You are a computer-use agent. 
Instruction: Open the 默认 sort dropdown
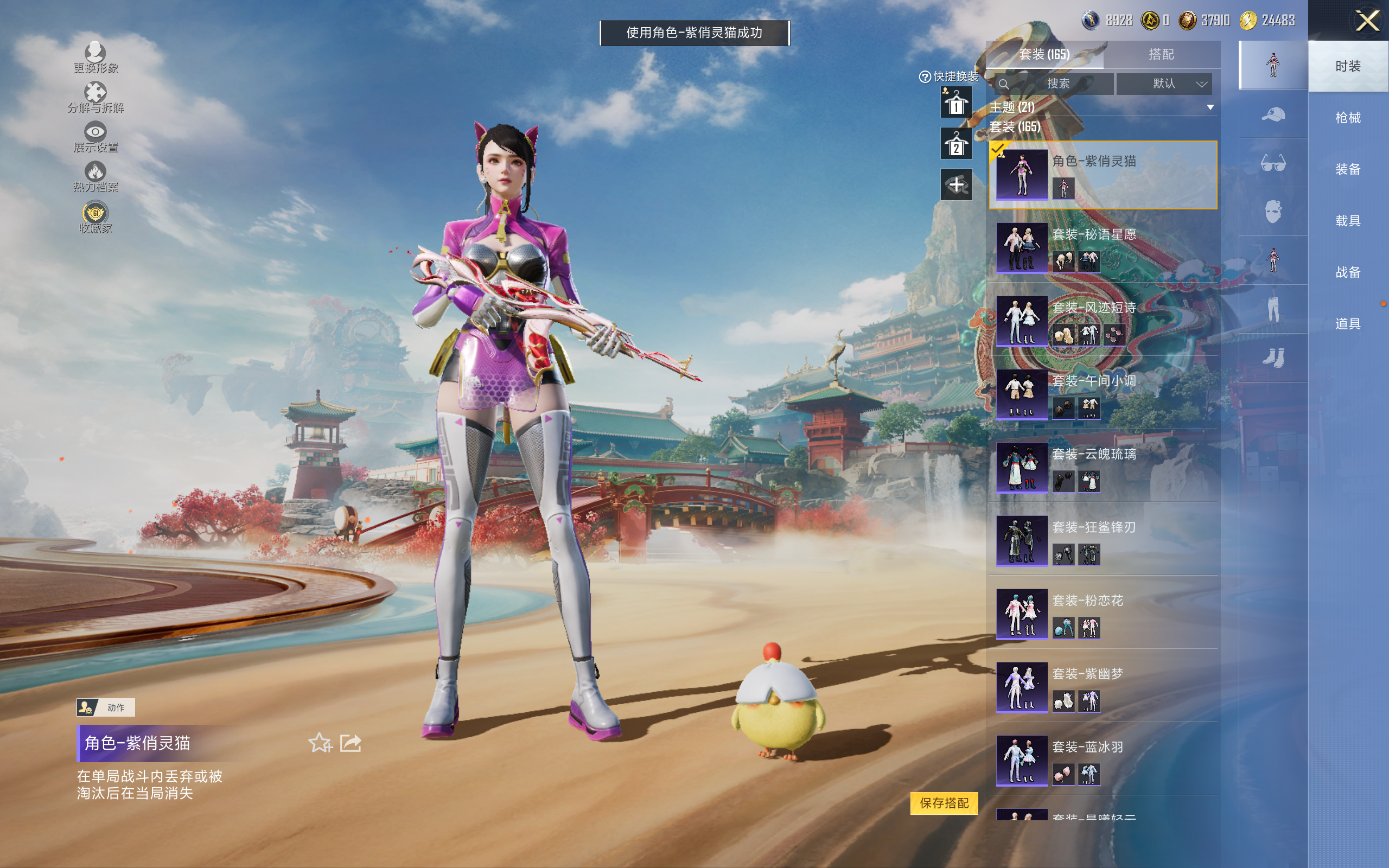(1164, 84)
